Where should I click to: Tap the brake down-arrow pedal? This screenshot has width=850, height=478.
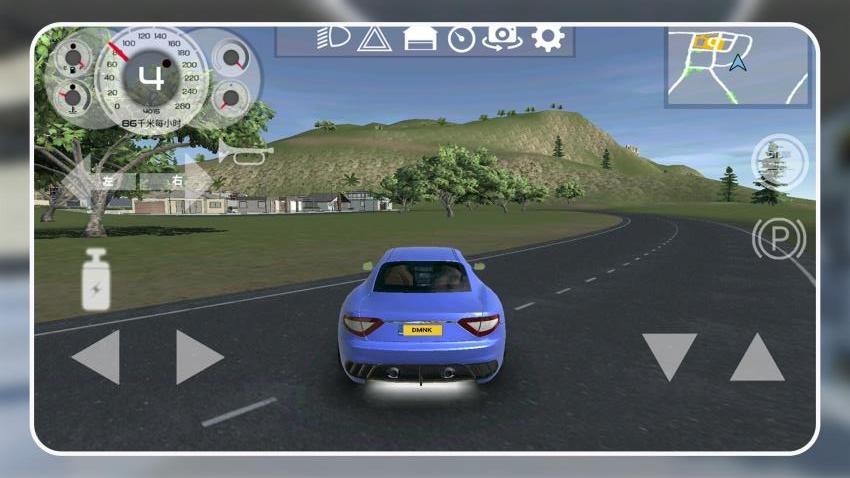click(x=669, y=357)
